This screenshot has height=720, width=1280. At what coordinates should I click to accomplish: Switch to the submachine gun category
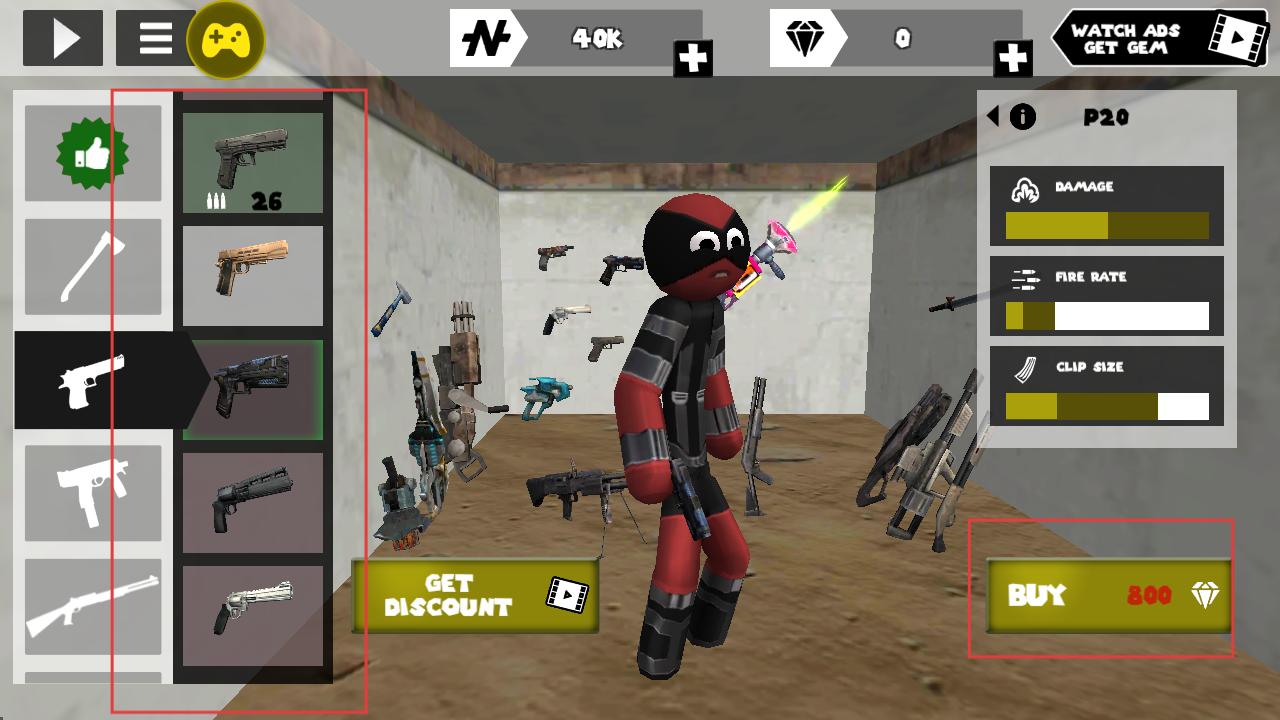(92, 494)
